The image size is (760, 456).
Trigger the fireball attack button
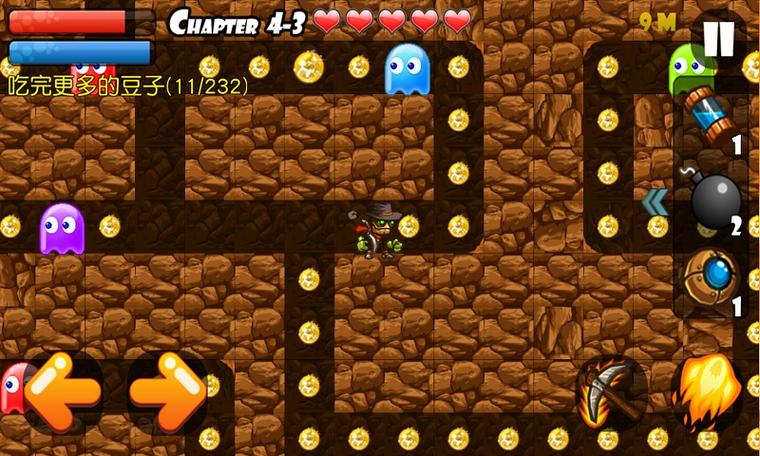(708, 390)
